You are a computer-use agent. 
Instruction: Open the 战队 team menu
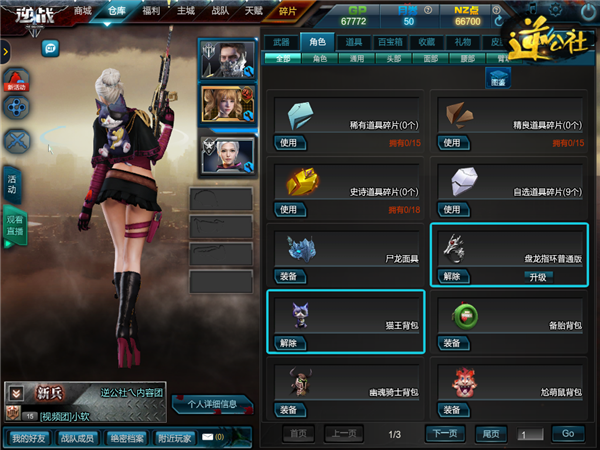point(218,11)
